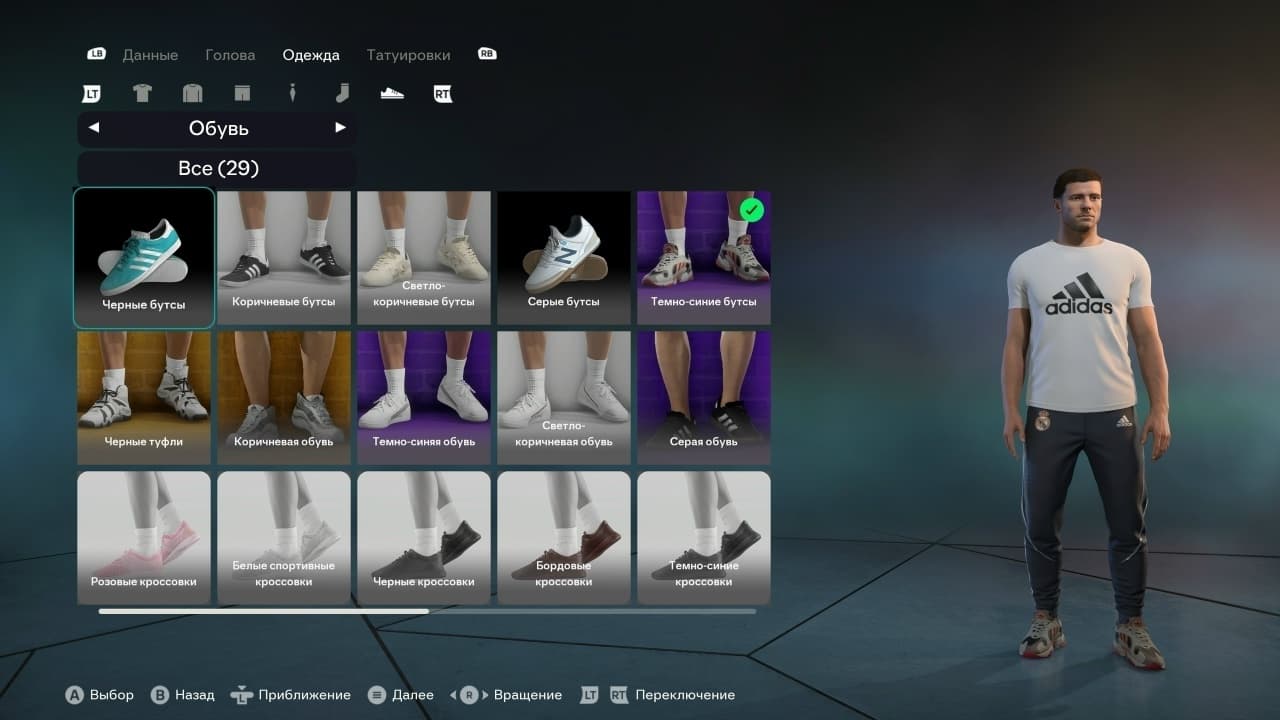
Task: Switch to the Татуировки tab
Action: [408, 55]
